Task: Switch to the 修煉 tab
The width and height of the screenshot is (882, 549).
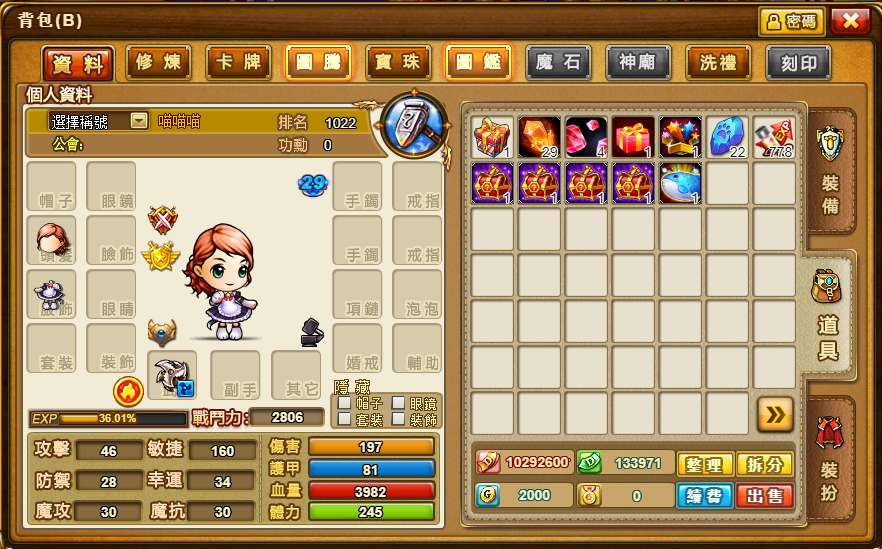Action: click(158, 63)
